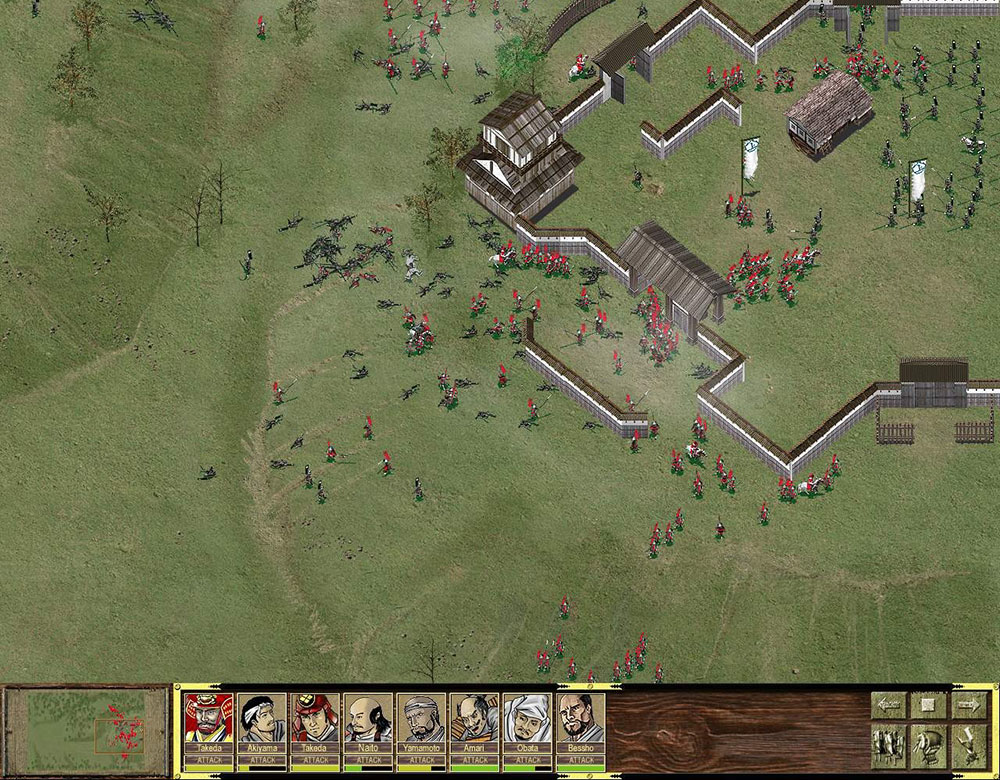Screen dimensions: 1000x780
Task: Pick general Yamamoto's portrait
Action: (421, 720)
